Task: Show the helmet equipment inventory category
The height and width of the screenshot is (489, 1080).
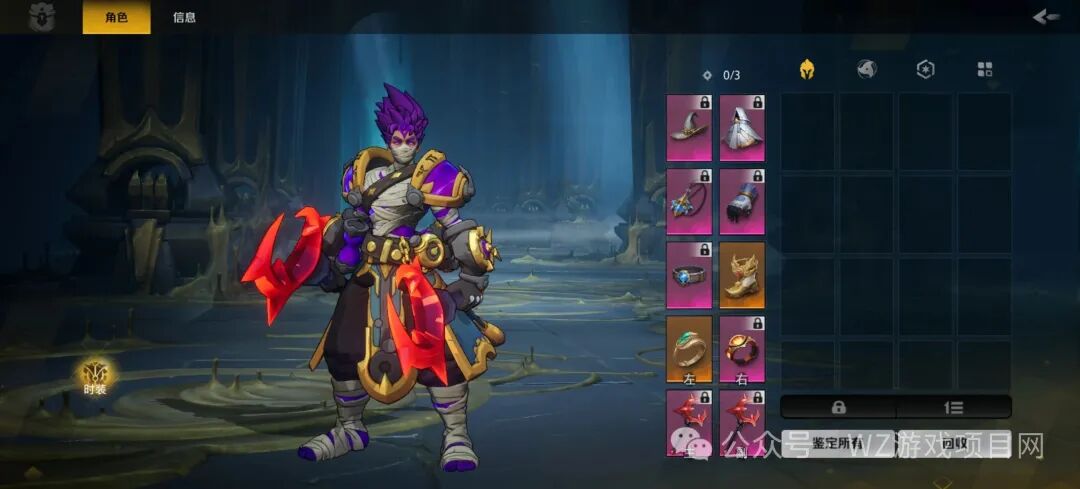Action: coord(806,70)
